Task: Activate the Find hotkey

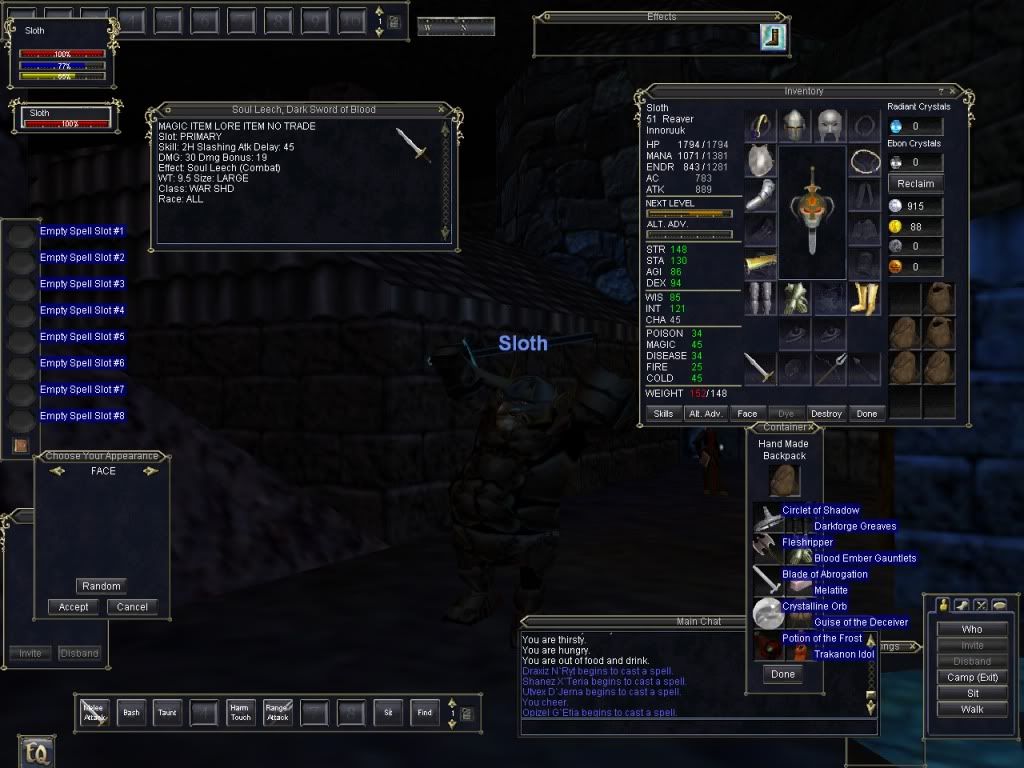Action: (425, 712)
